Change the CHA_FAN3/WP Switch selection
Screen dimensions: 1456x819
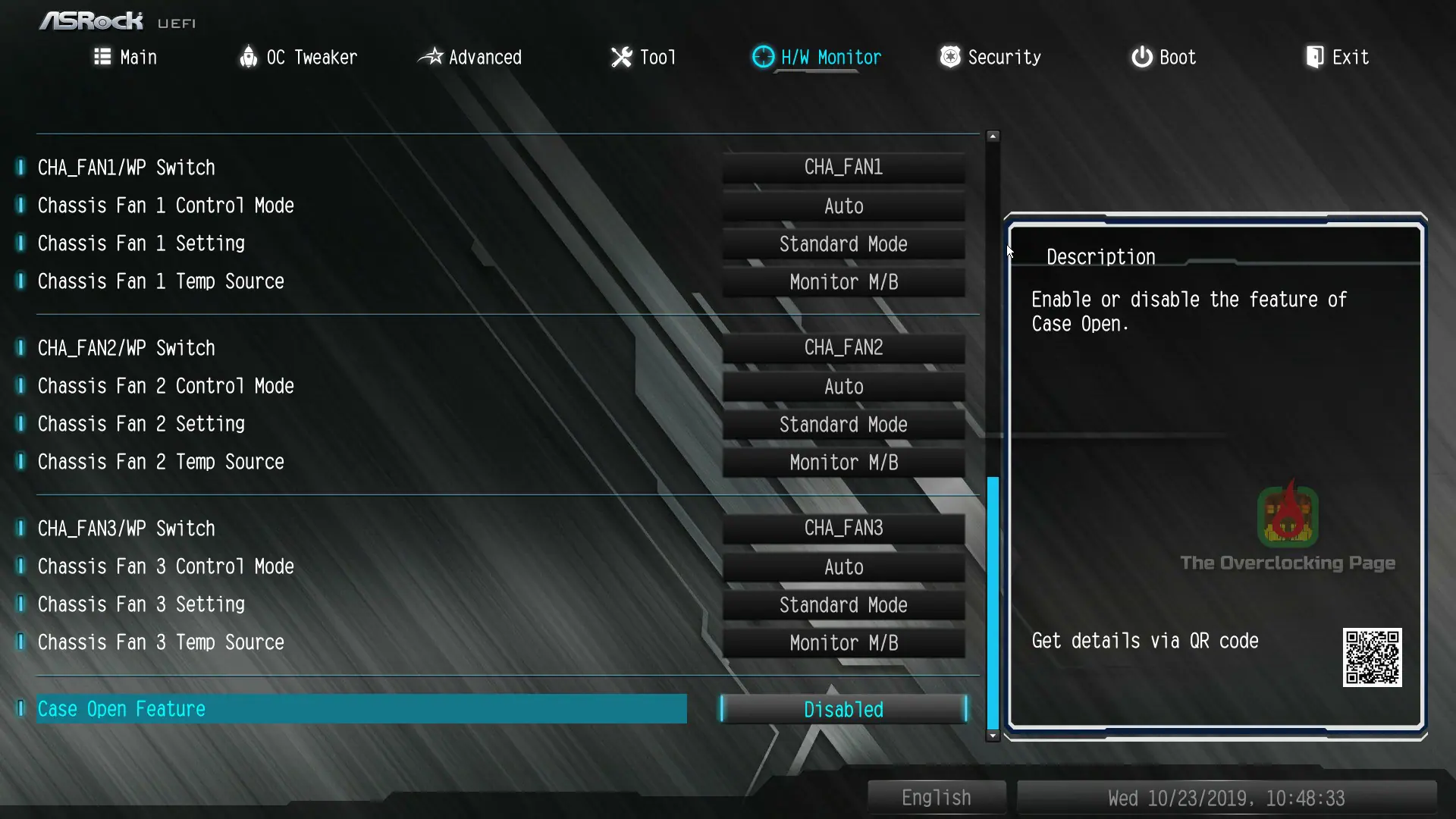click(843, 528)
